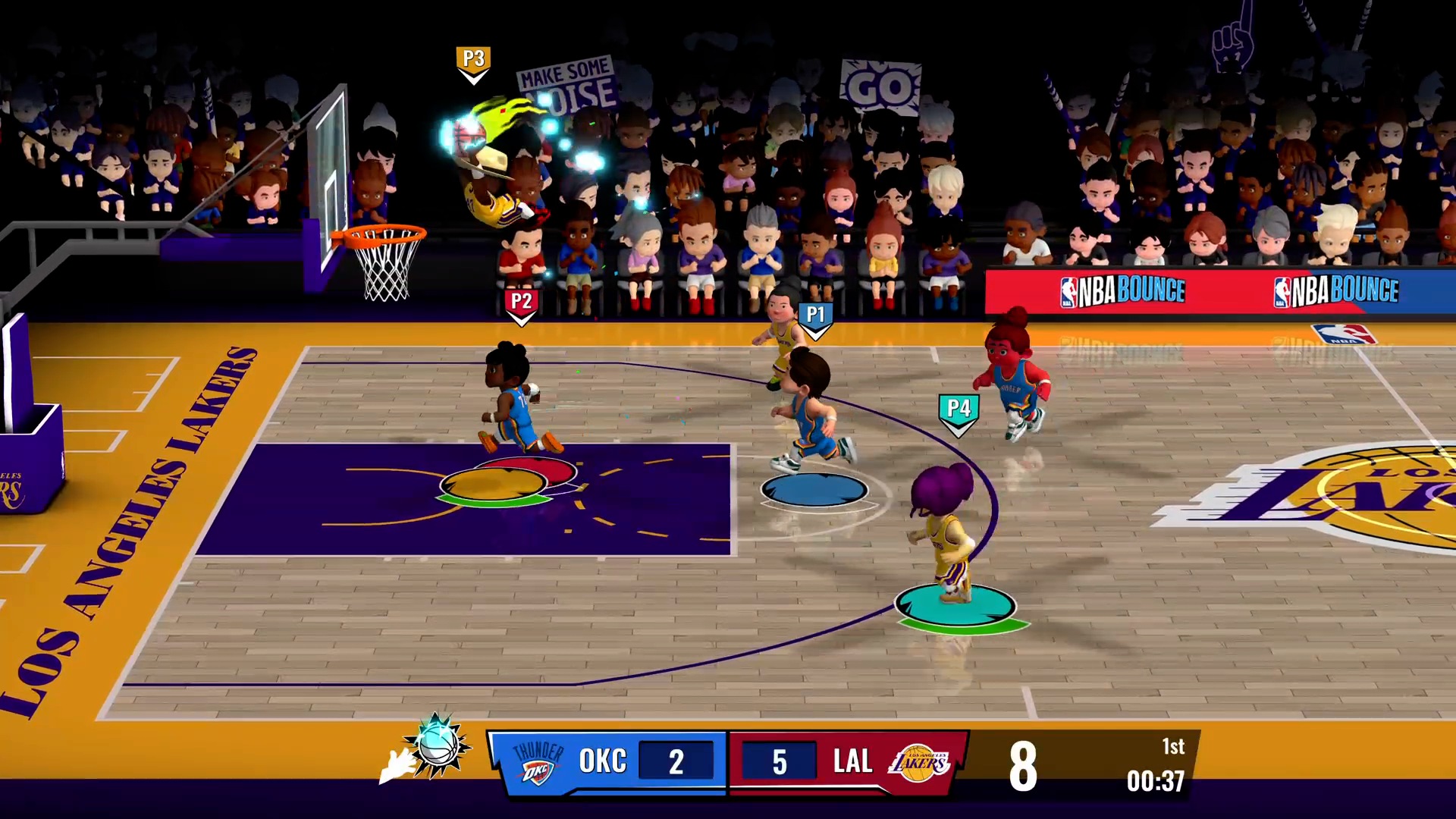Toggle the P2 player indicator badge
Image resolution: width=1456 pixels, height=819 pixels.
(519, 299)
